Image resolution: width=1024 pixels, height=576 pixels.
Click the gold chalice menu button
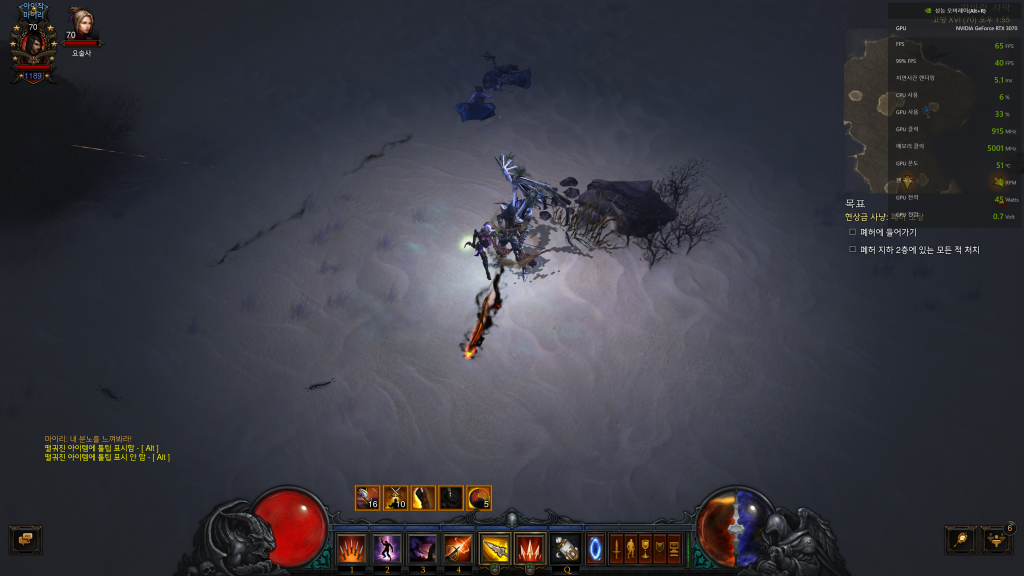(645, 548)
